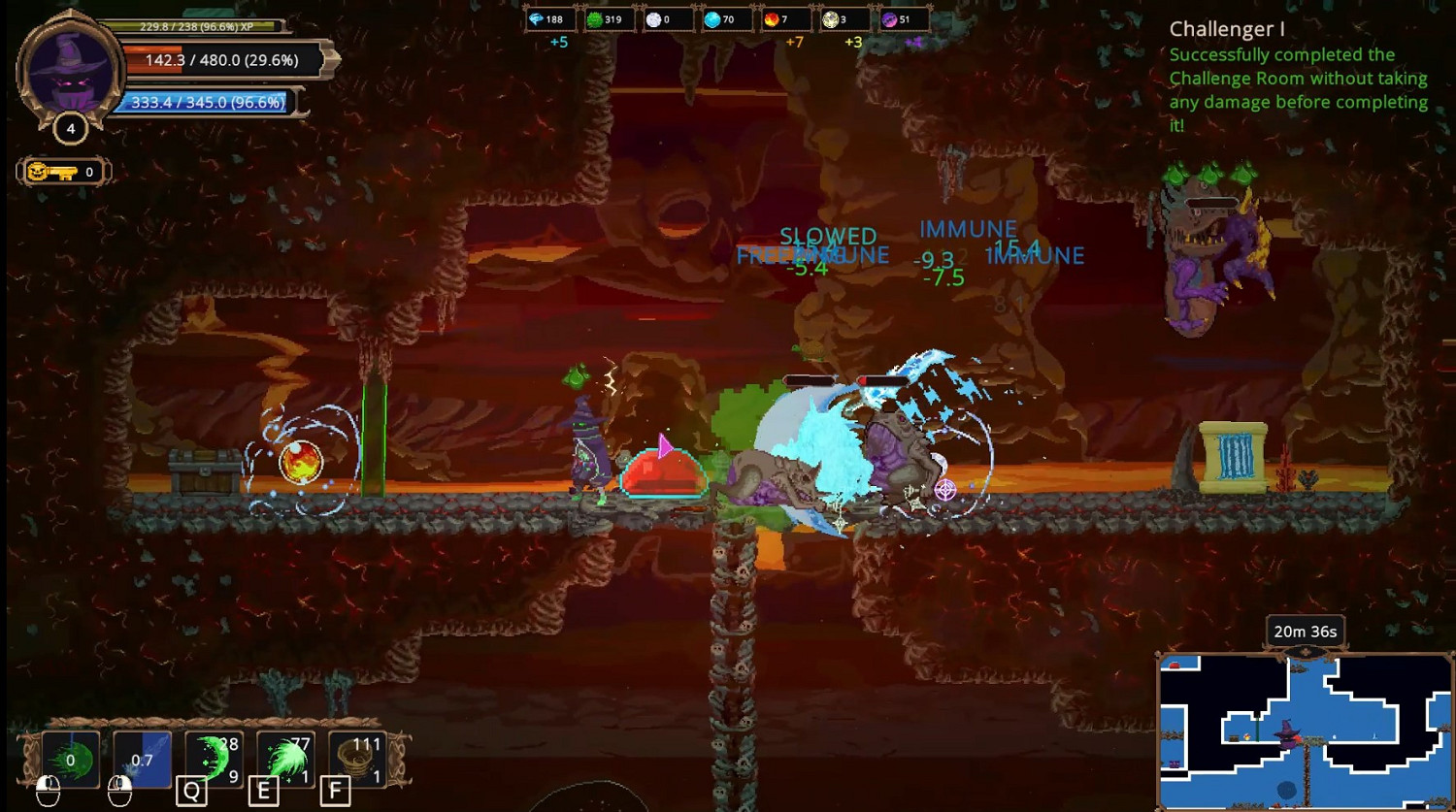
Task: Expand the level 4 badge under portrait
Action: point(70,128)
